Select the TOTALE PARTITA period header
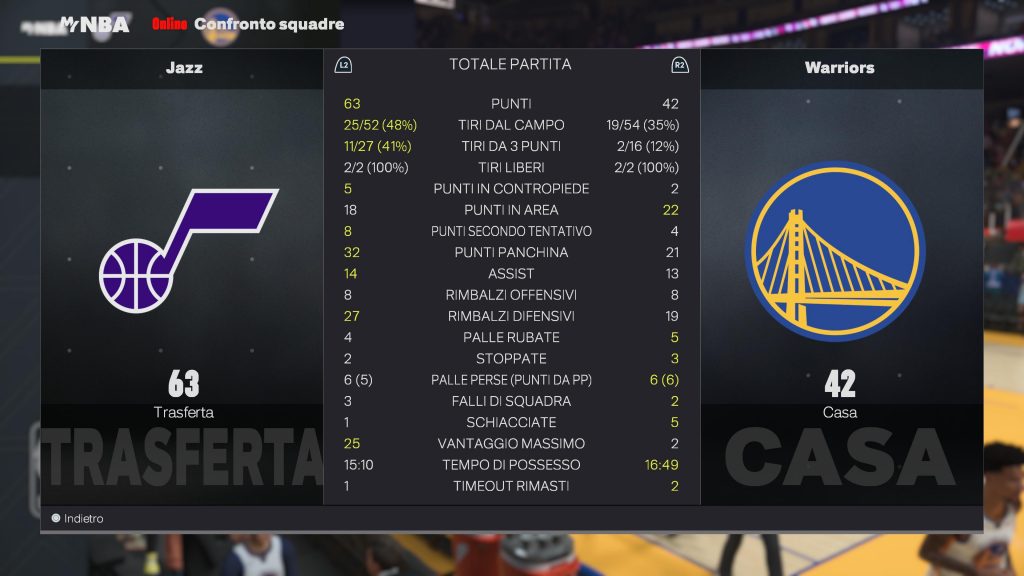Viewport: 1024px width, 576px height. pyautogui.click(x=510, y=65)
